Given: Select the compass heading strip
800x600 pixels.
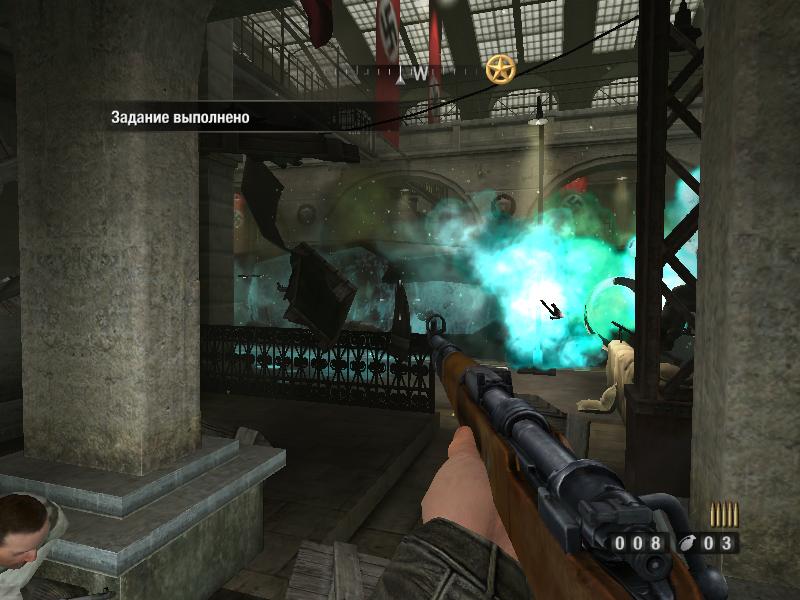Looking at the screenshot, I should 421,72.
